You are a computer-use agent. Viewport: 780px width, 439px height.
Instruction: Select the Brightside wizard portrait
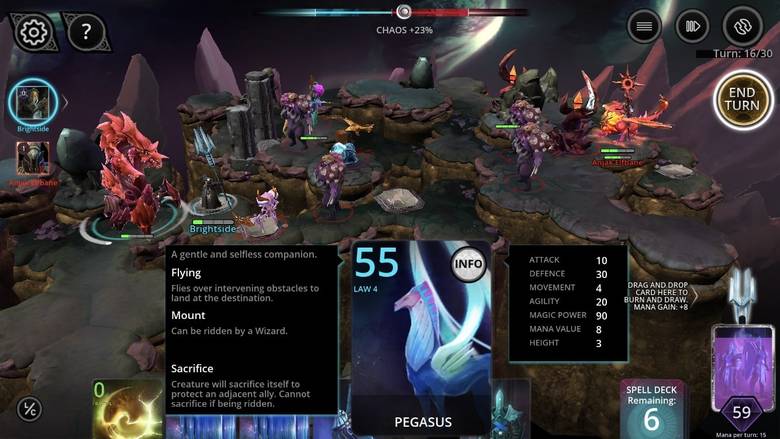click(x=33, y=103)
